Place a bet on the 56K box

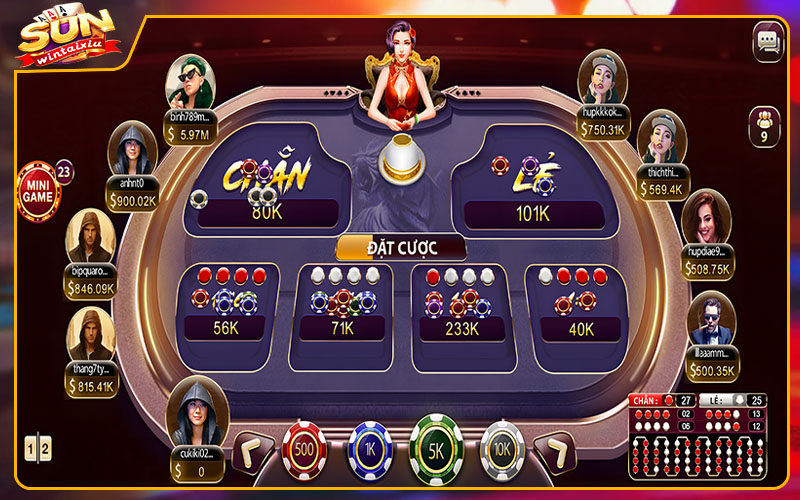click(228, 304)
